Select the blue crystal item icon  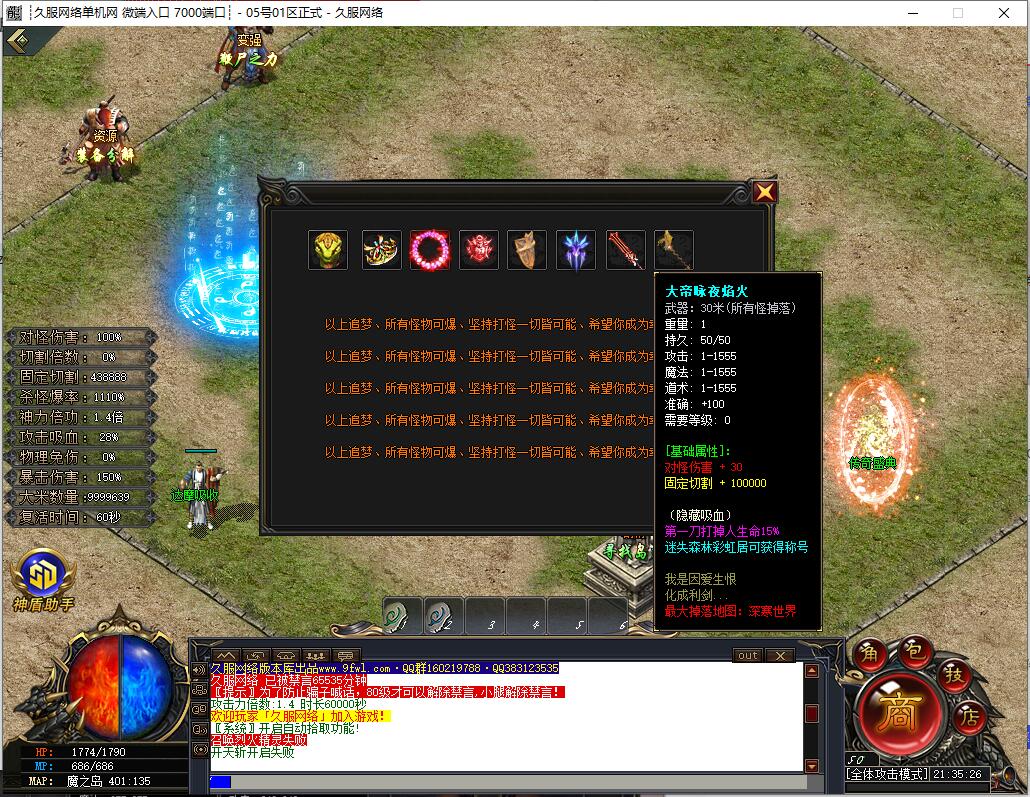point(576,250)
